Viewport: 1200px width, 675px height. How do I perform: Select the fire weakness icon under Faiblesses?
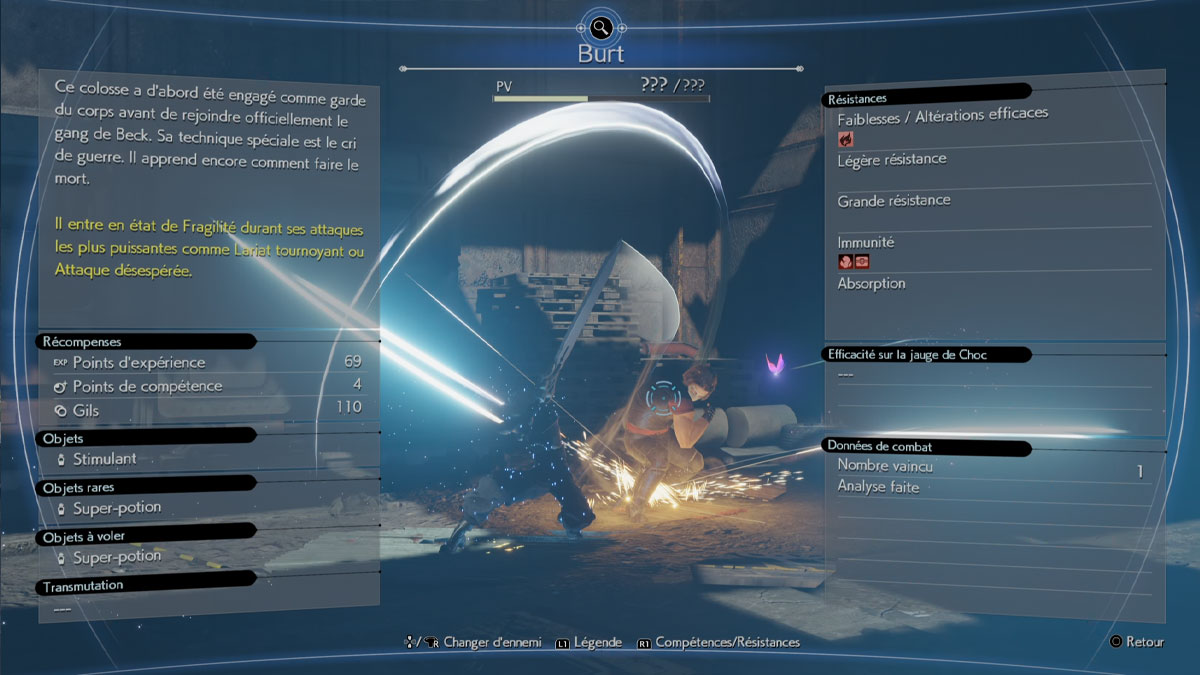tap(846, 139)
